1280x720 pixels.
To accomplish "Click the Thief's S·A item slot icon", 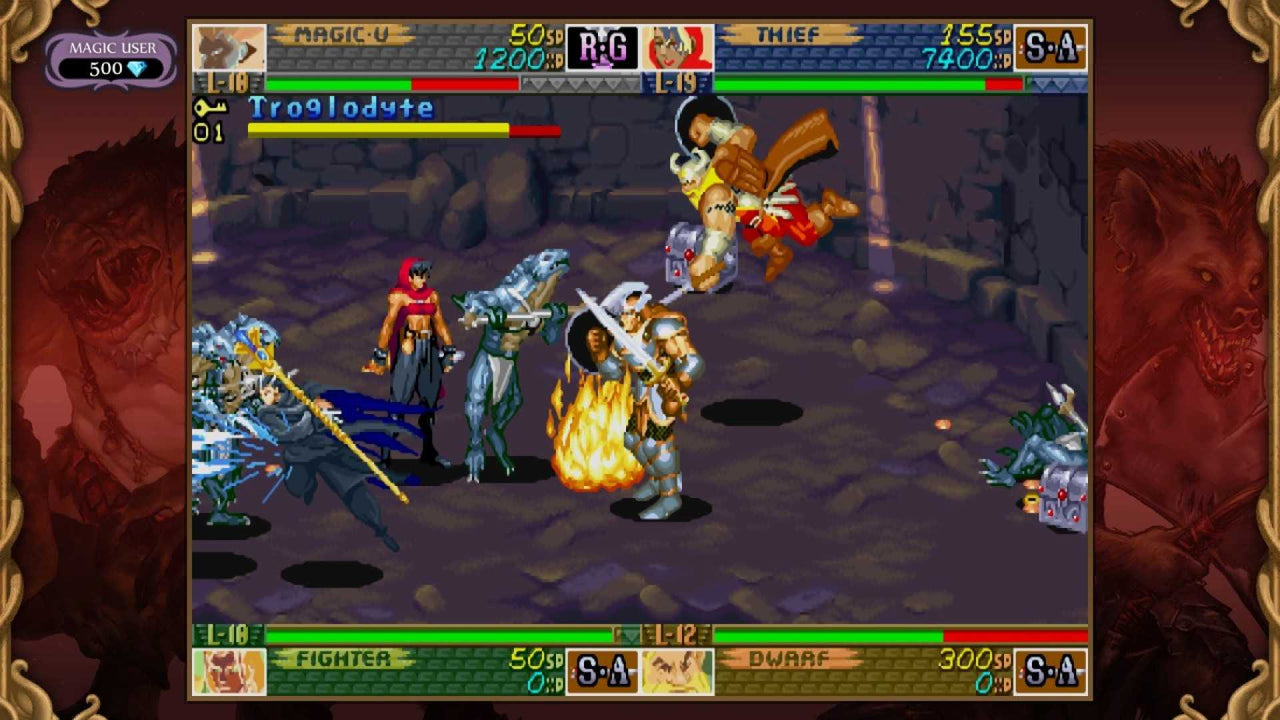I will pyautogui.click(x=1052, y=47).
